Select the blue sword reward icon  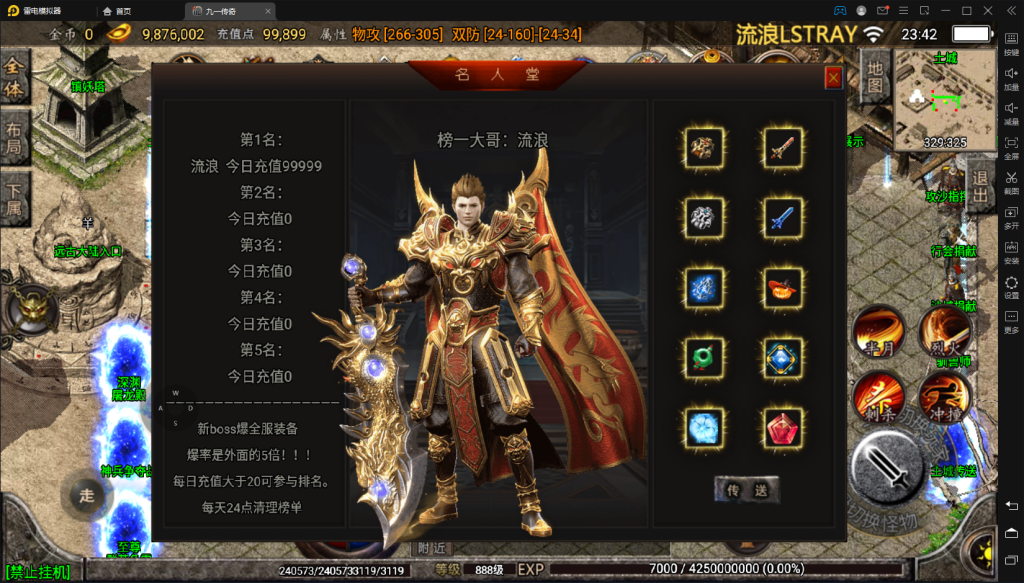(783, 217)
